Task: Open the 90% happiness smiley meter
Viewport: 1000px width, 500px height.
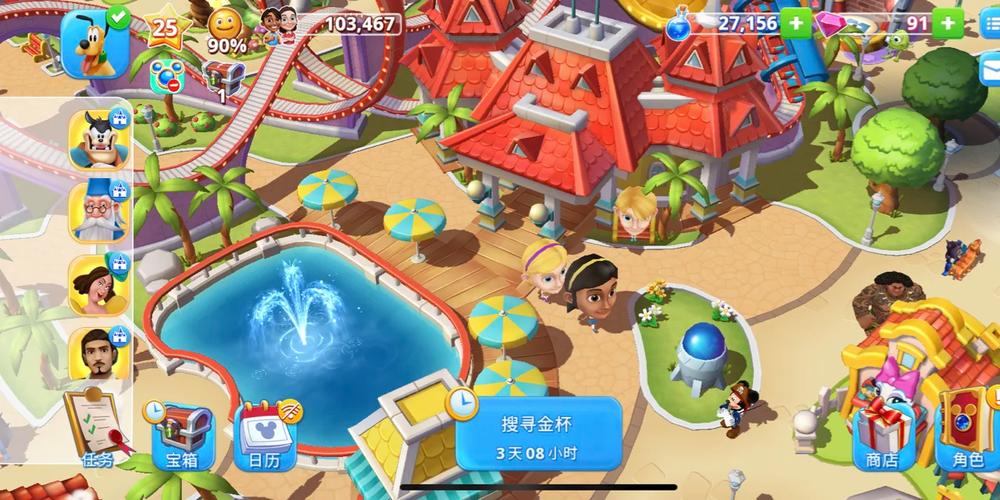Action: pos(228,30)
